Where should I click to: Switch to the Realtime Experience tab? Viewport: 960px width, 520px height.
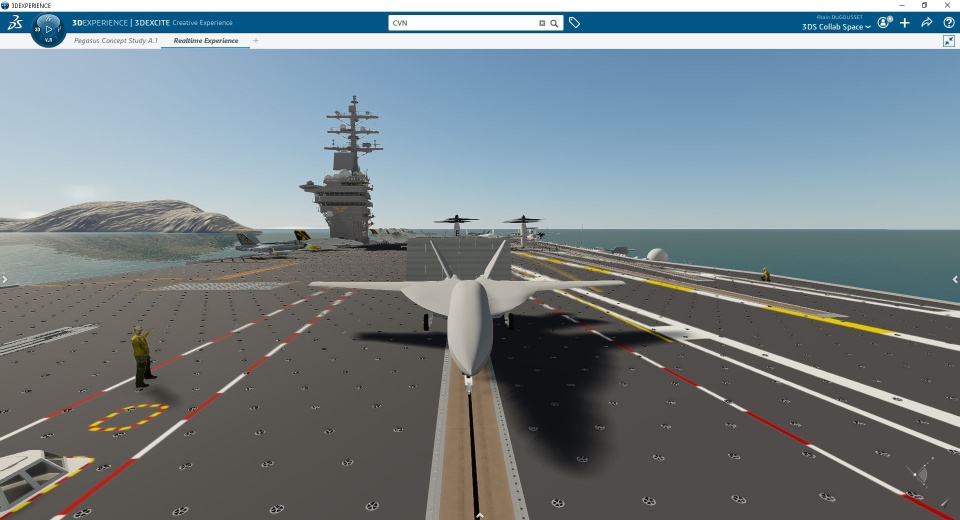click(205, 41)
